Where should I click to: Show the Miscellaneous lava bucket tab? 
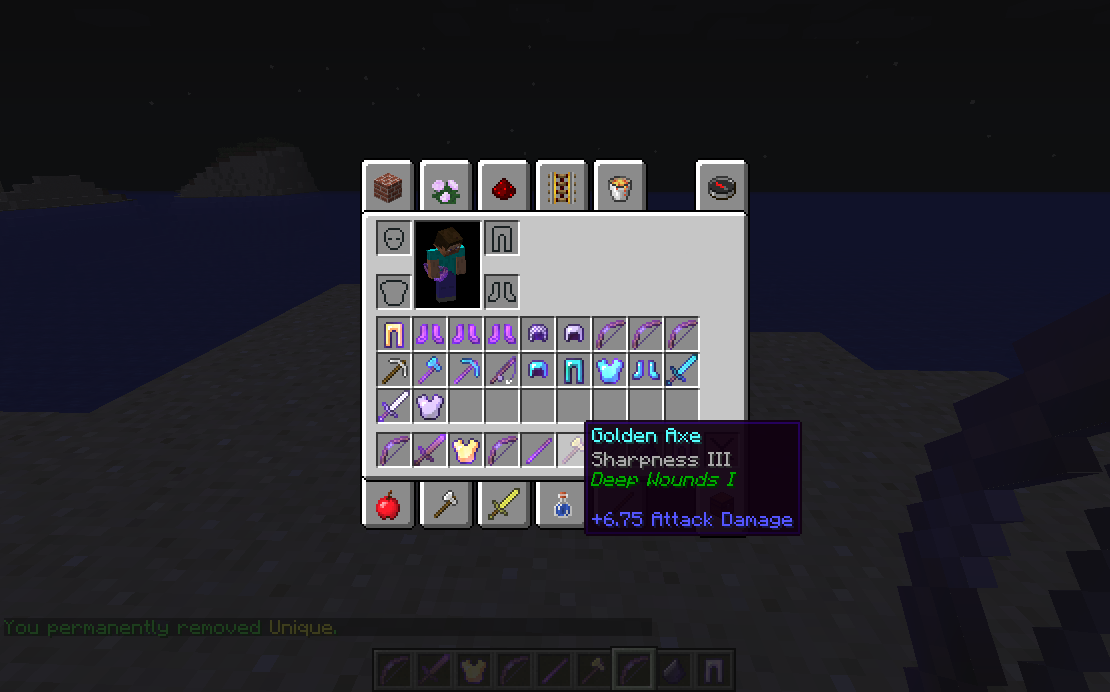619,186
